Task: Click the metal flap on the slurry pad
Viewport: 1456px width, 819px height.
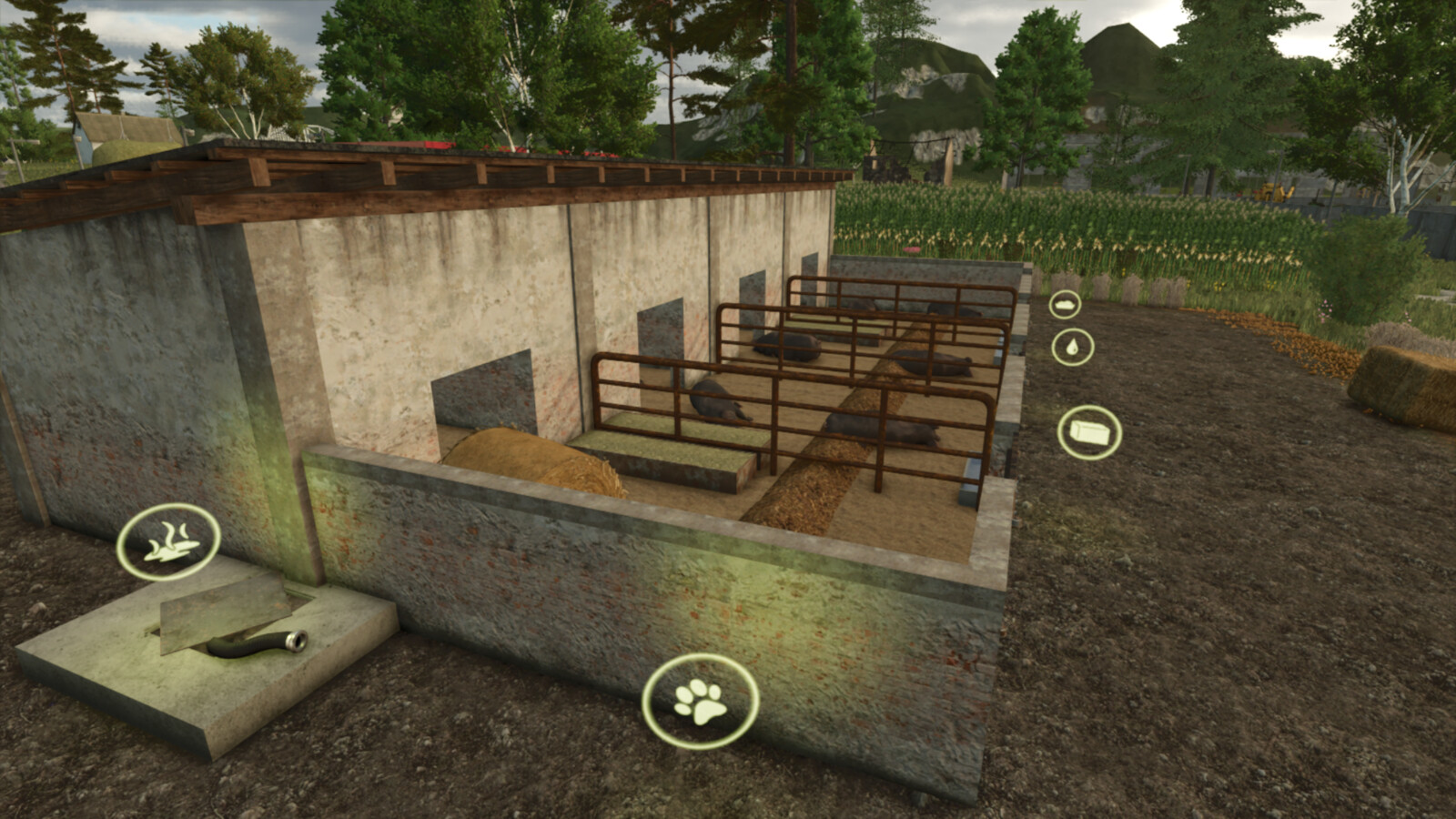Action: point(223,614)
